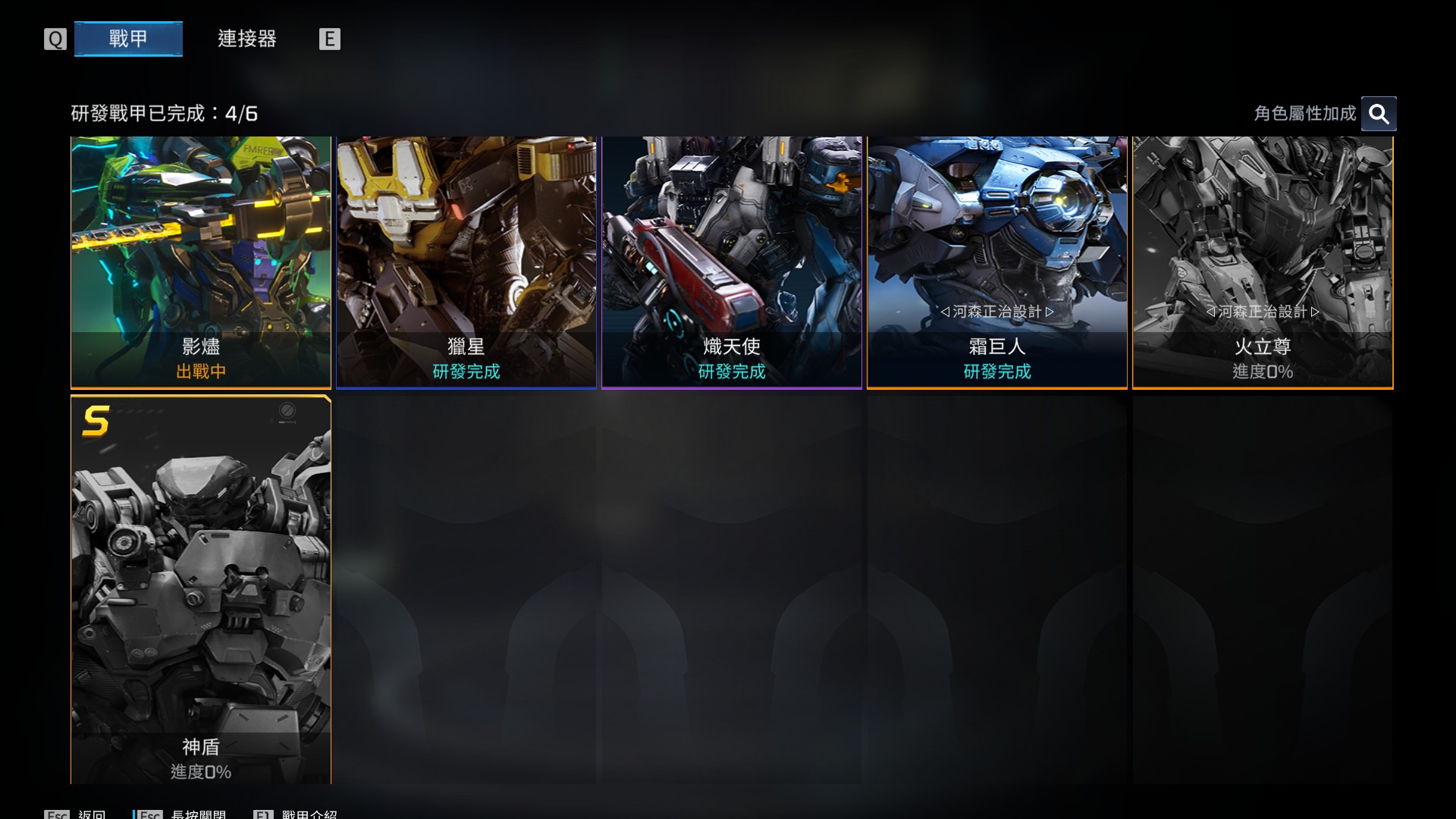Image resolution: width=1456 pixels, height=819 pixels.
Task: View the locked 火立尊 mech card
Action: 1263,262
